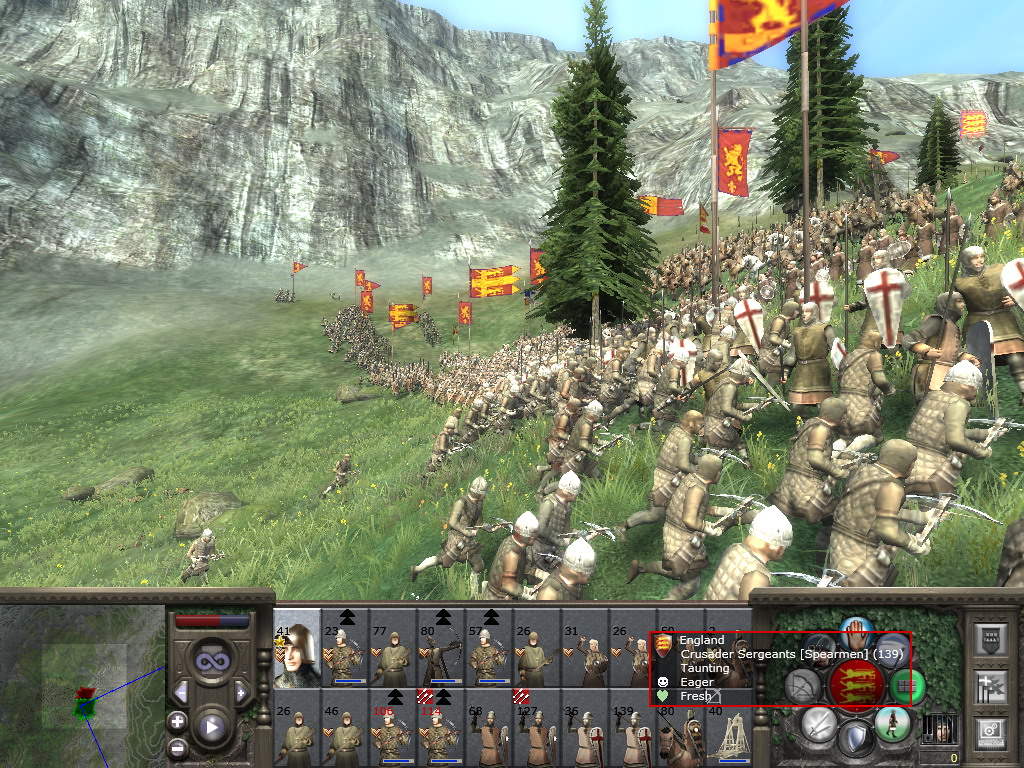This screenshot has height=768, width=1024.
Task: Zoom out the minimap with minus button
Action: tap(177, 746)
